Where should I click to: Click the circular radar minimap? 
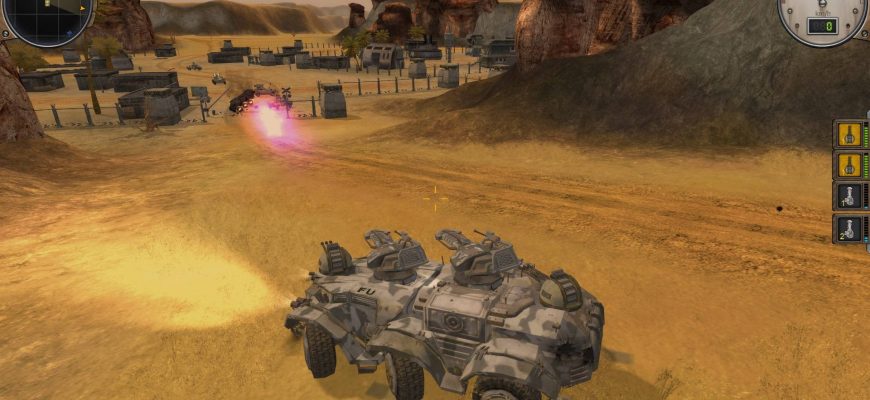point(46,18)
